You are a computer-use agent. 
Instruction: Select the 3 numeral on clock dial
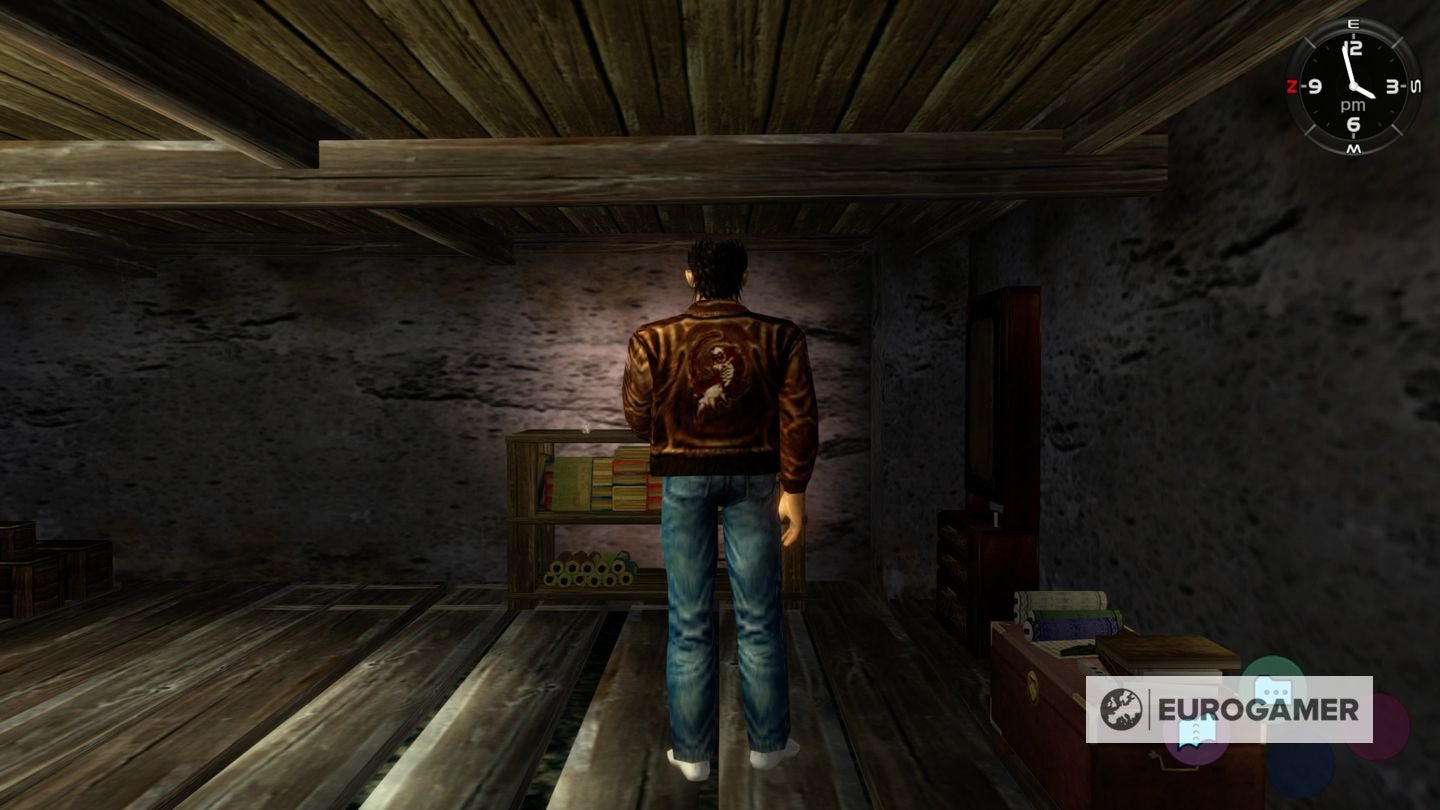click(x=1391, y=87)
